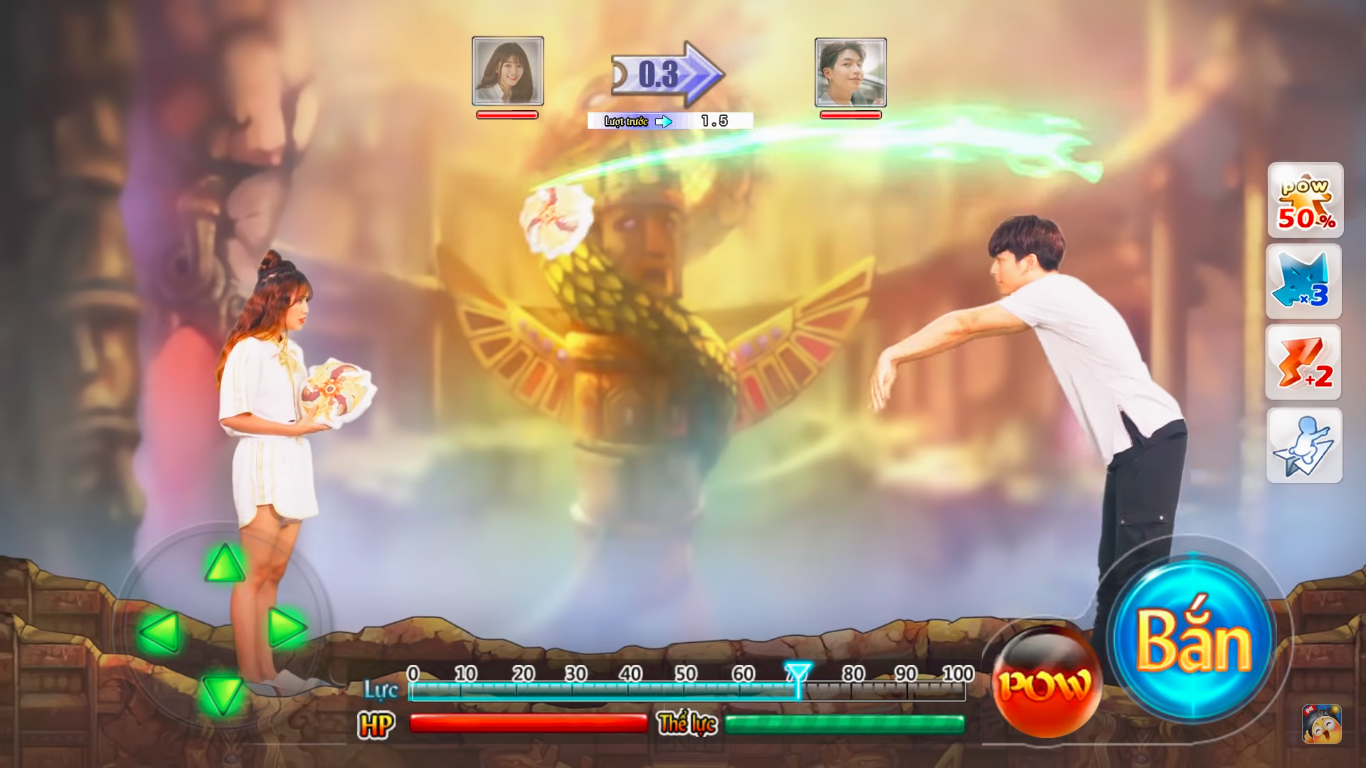This screenshot has height=768, width=1366.
Task: Tap the green left arrow
Action: click(x=159, y=632)
